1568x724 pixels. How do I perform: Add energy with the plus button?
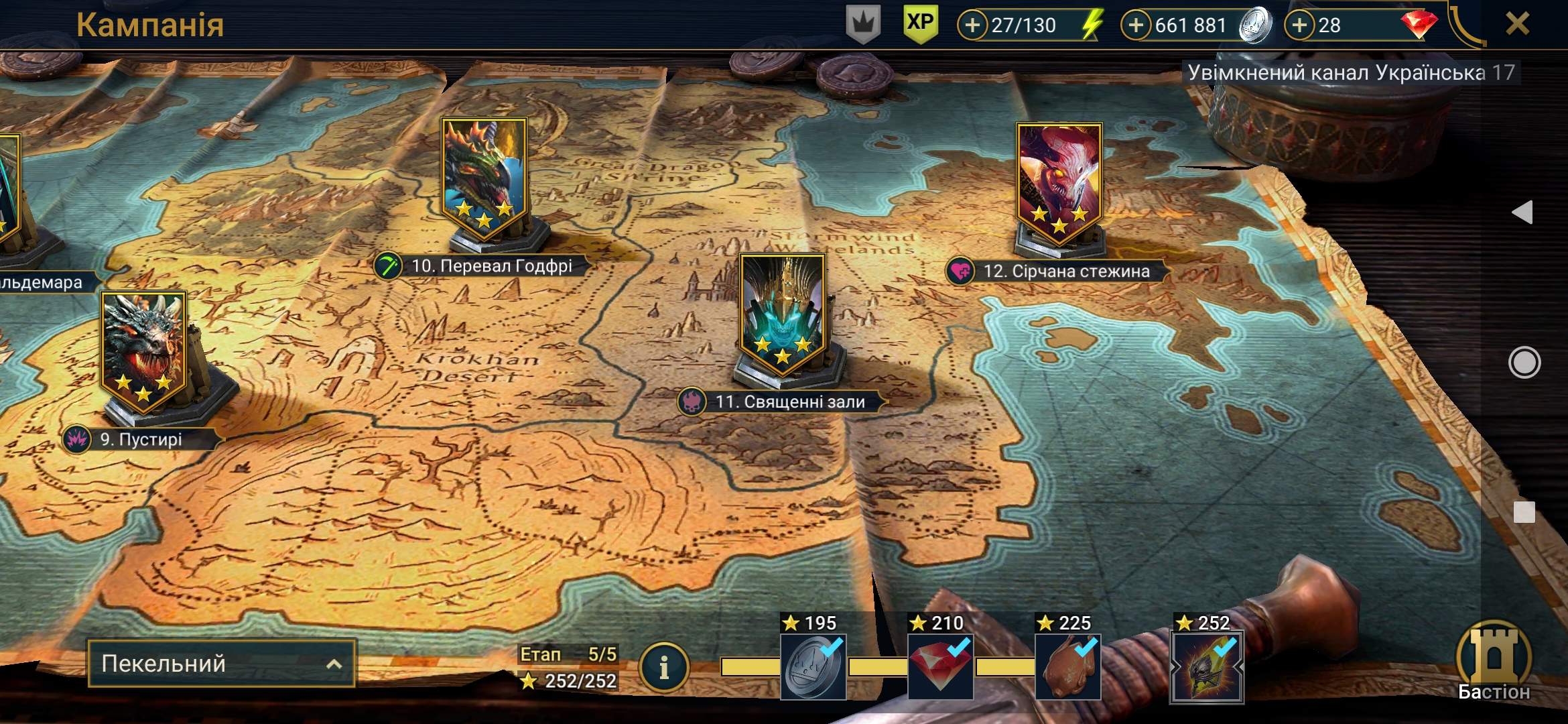972,25
